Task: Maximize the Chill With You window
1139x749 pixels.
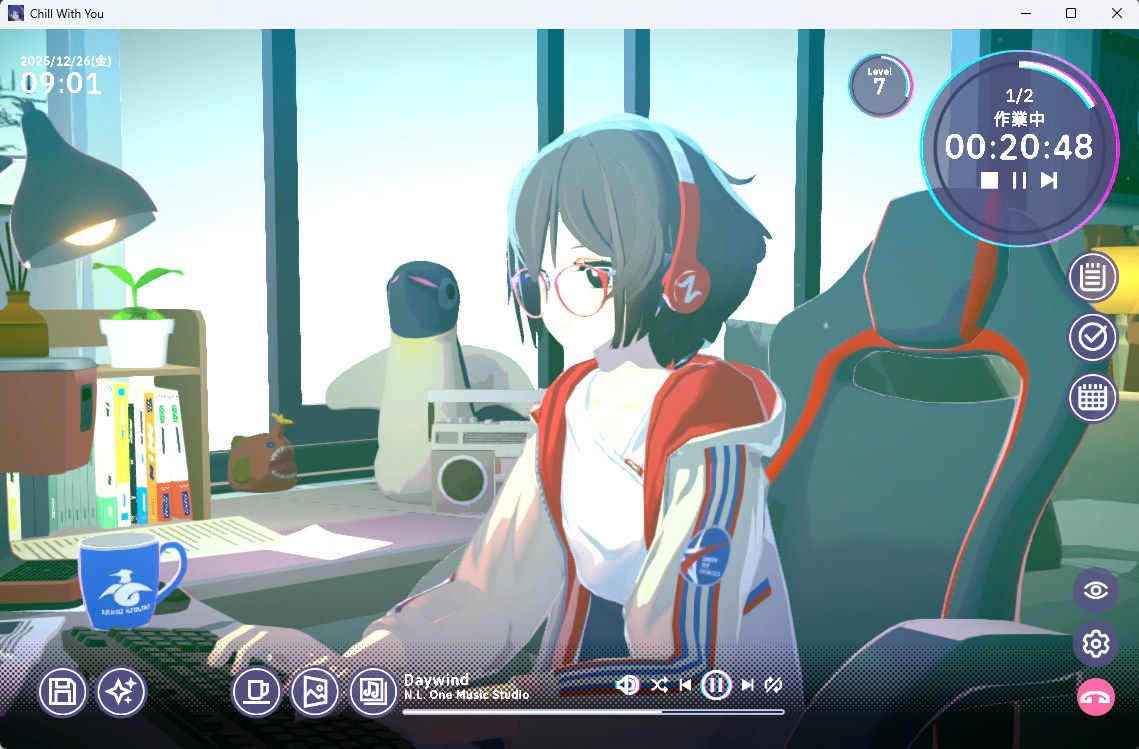Action: pyautogui.click(x=1071, y=14)
